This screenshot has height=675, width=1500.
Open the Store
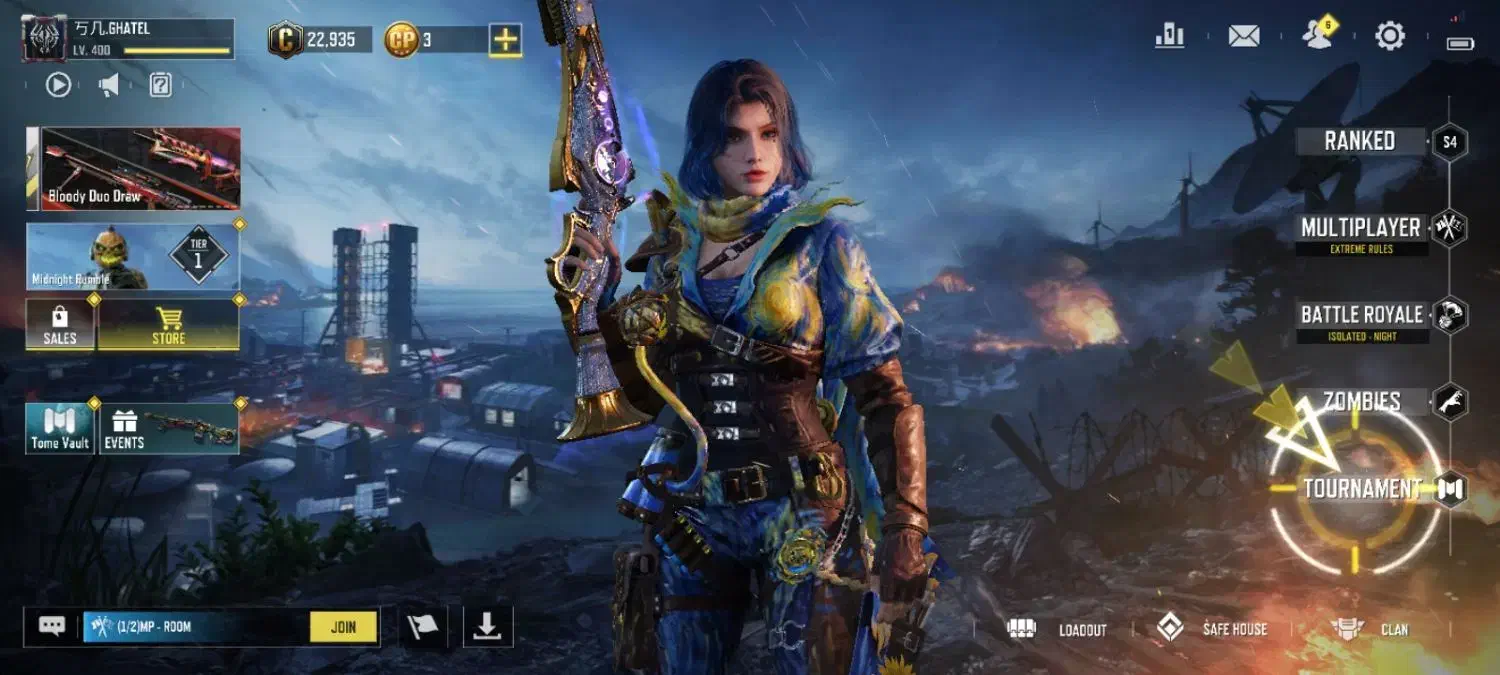click(168, 325)
